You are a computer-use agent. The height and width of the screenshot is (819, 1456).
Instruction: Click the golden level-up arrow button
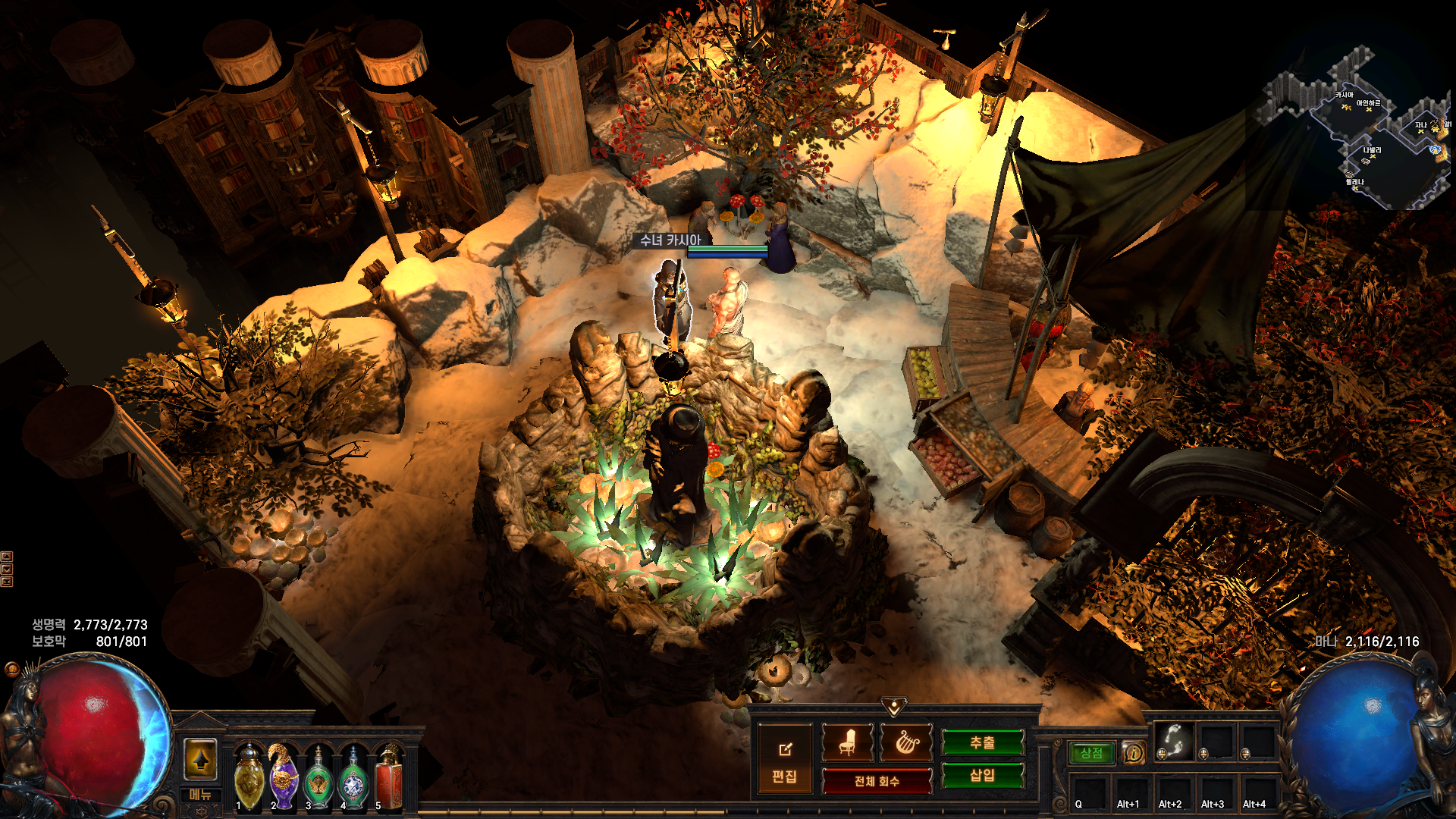pyautogui.click(x=201, y=759)
